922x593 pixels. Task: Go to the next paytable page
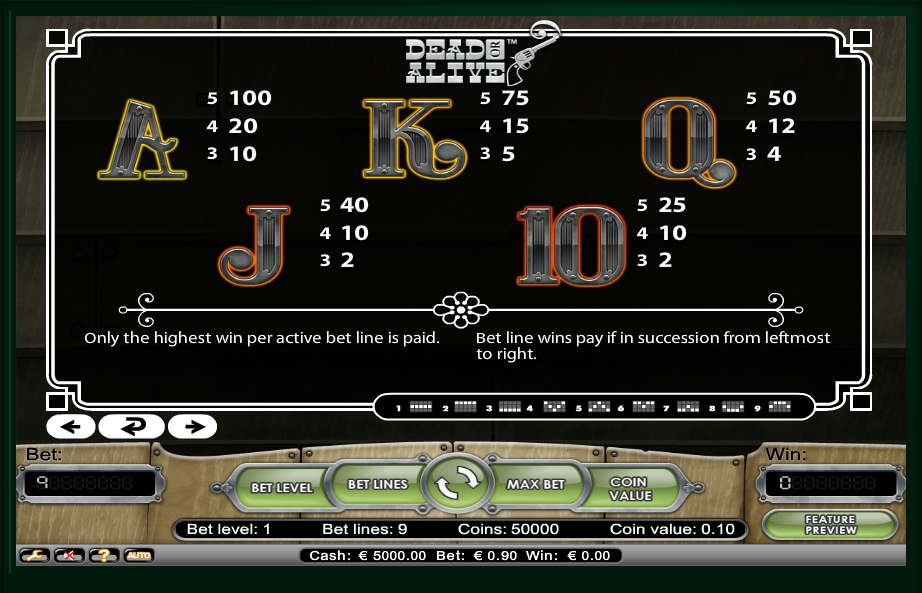(x=193, y=427)
